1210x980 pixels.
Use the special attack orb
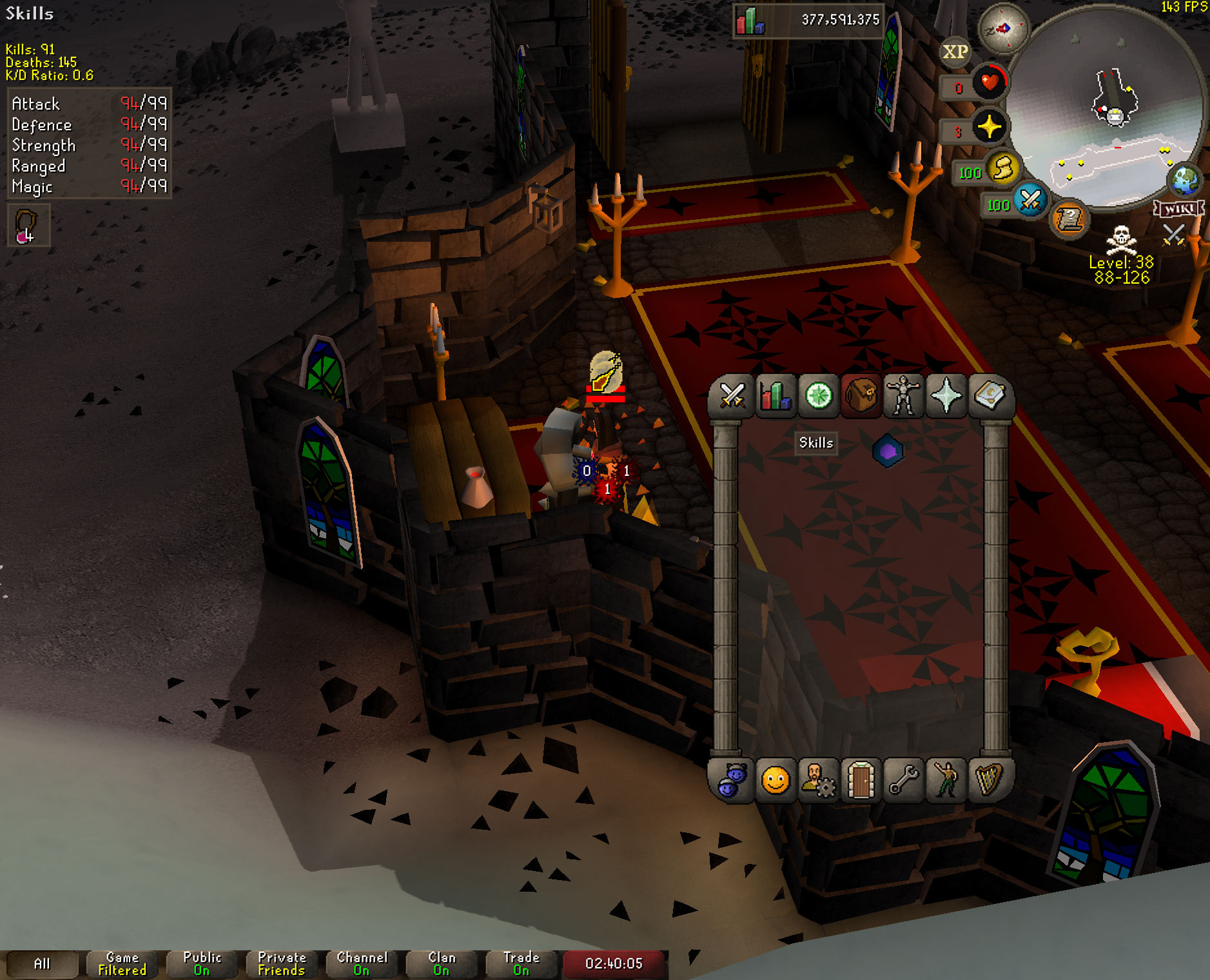1030,200
